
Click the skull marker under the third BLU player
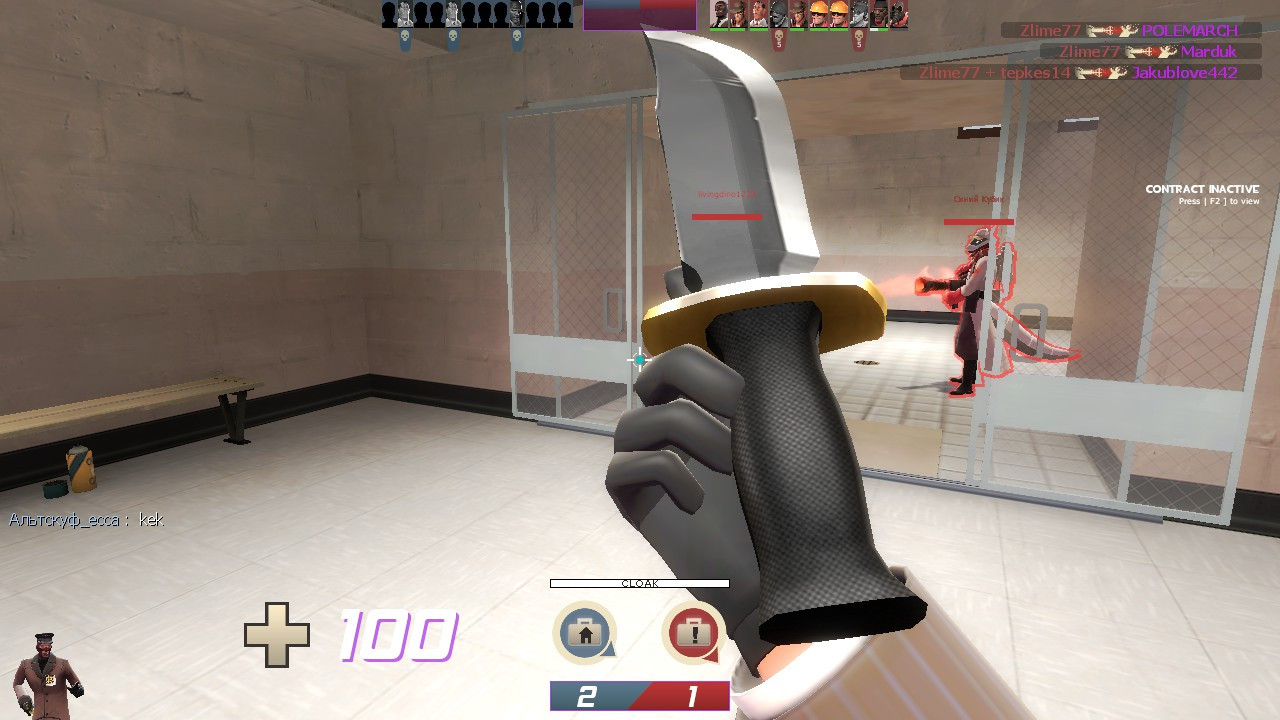point(517,36)
